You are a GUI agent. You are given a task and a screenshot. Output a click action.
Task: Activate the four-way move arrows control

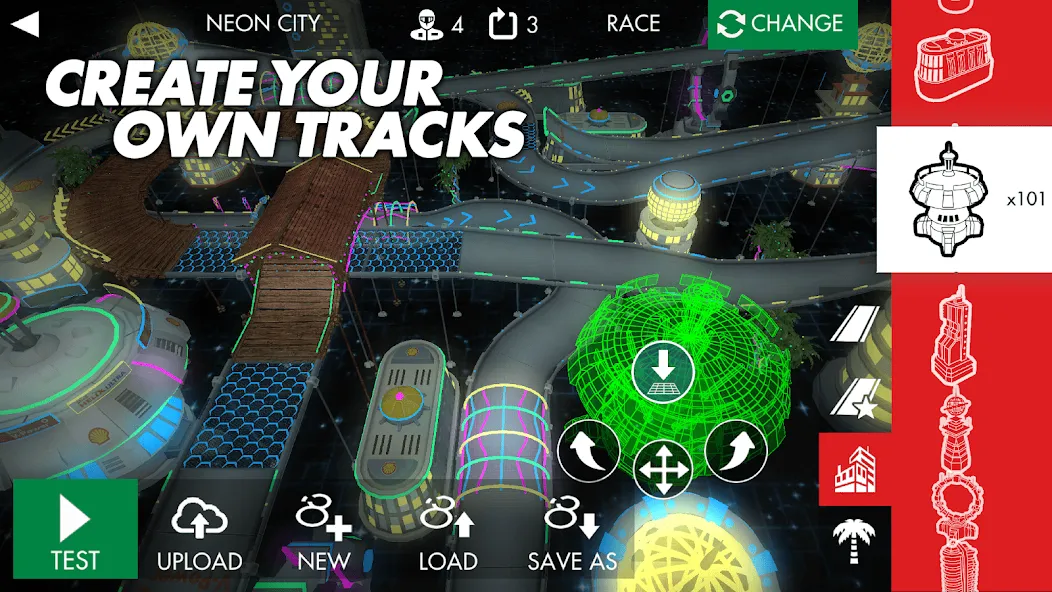click(663, 468)
